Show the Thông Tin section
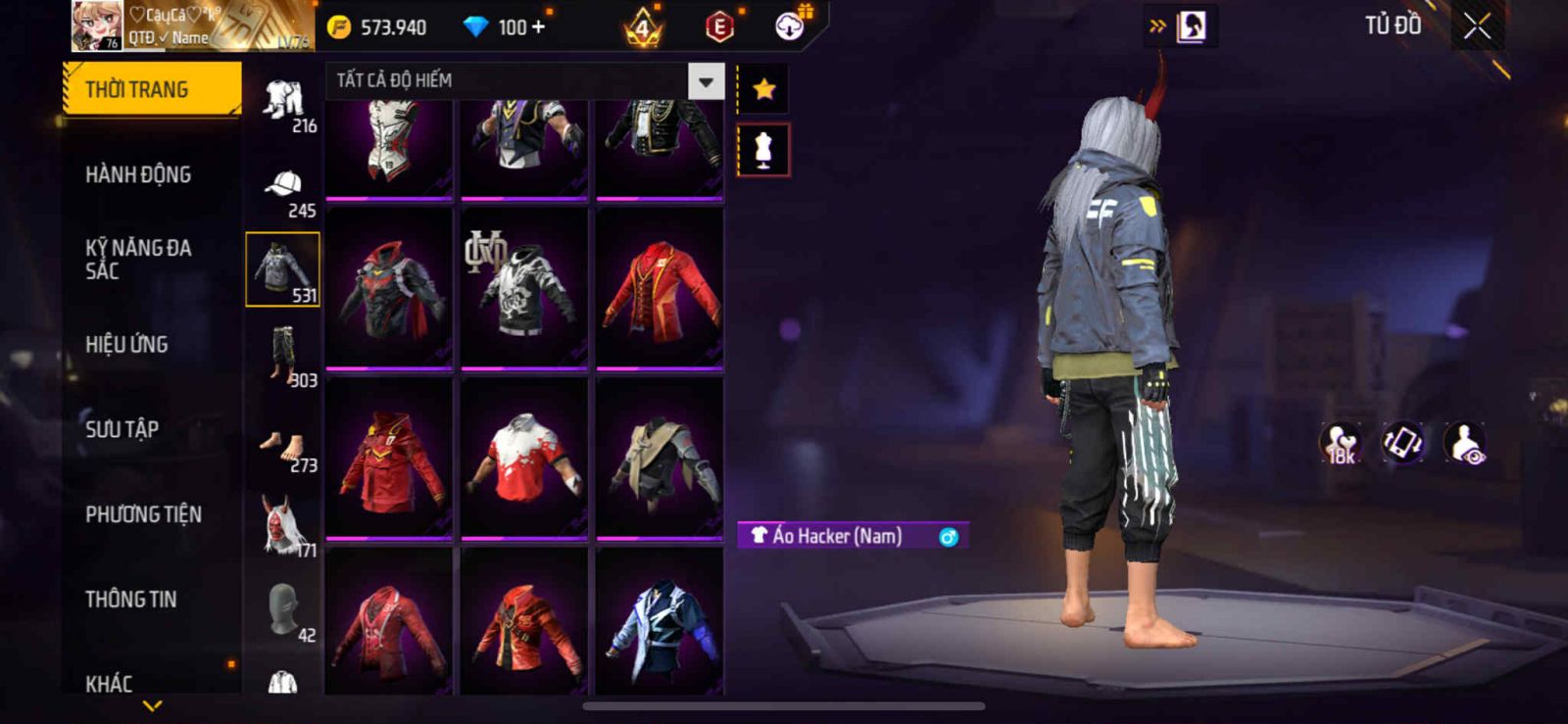The width and height of the screenshot is (1568, 724). coord(130,599)
